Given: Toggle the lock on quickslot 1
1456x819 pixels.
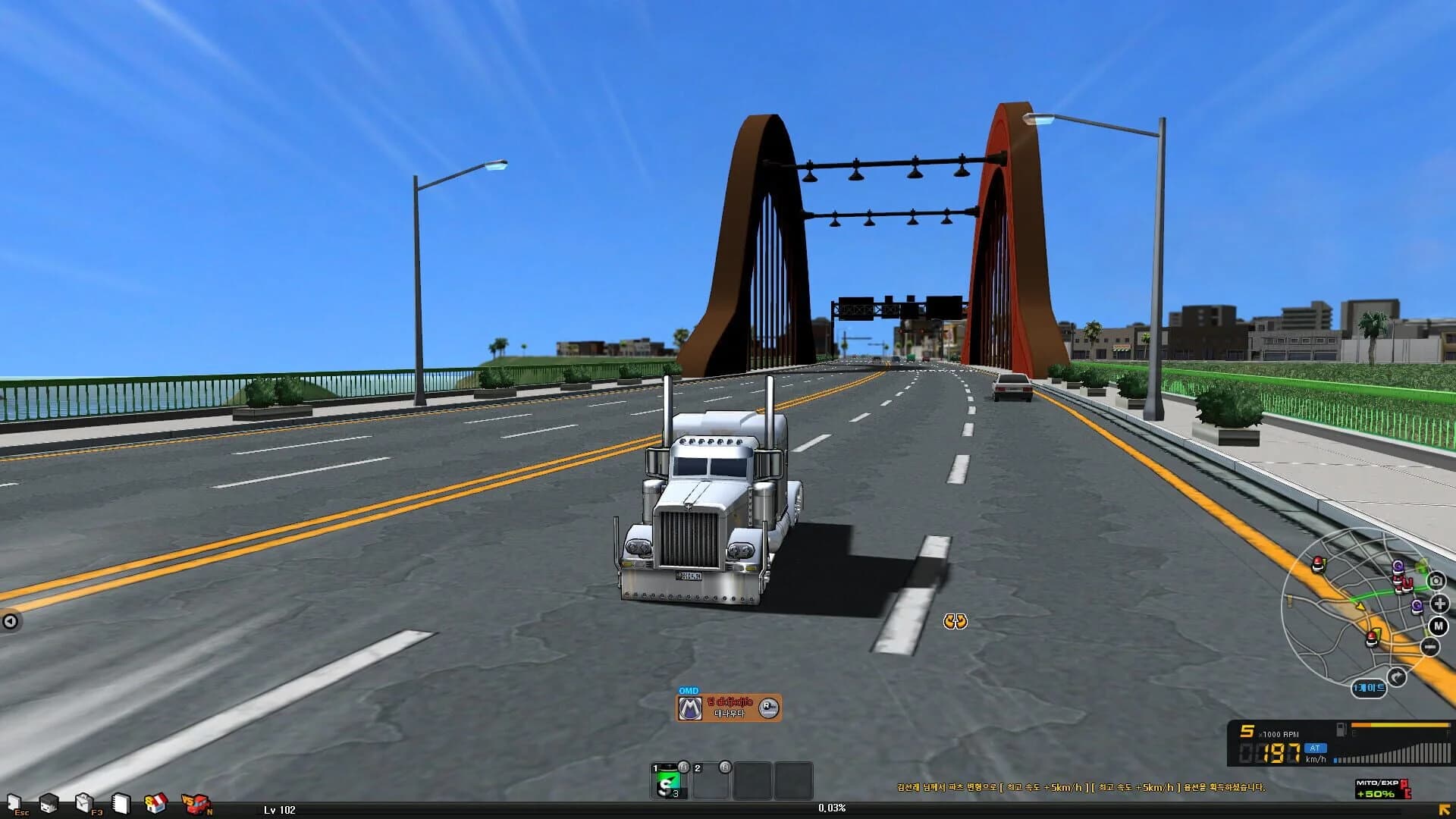Looking at the screenshot, I should [683, 767].
